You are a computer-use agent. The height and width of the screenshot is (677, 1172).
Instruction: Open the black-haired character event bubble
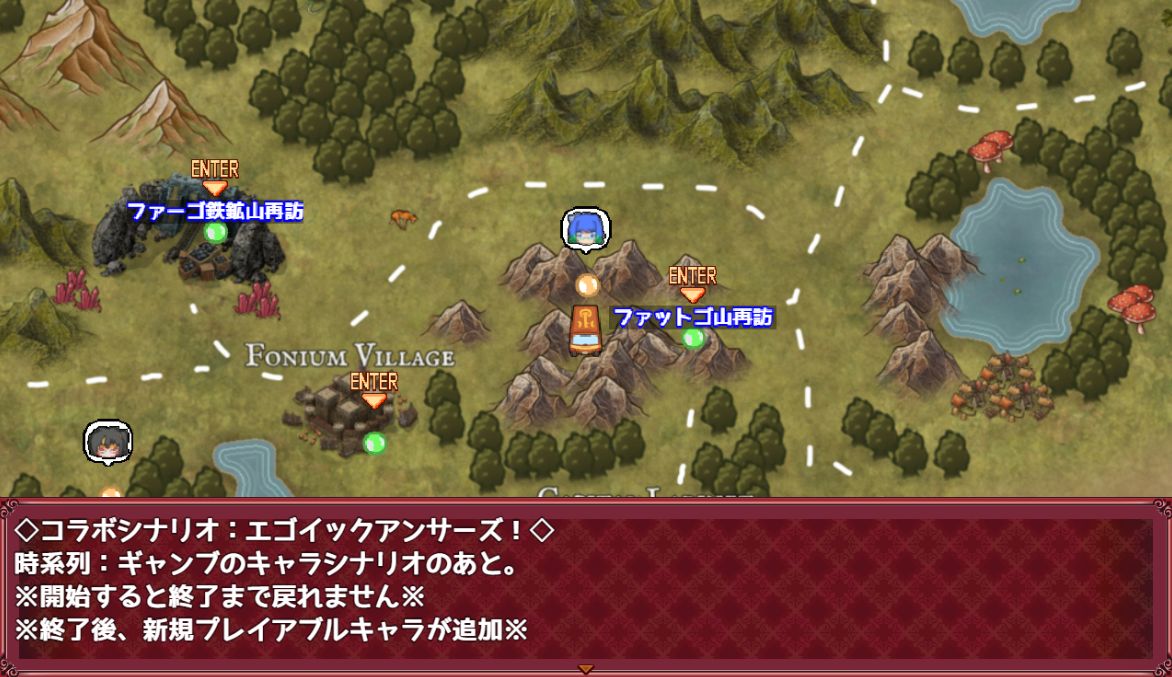tap(108, 443)
